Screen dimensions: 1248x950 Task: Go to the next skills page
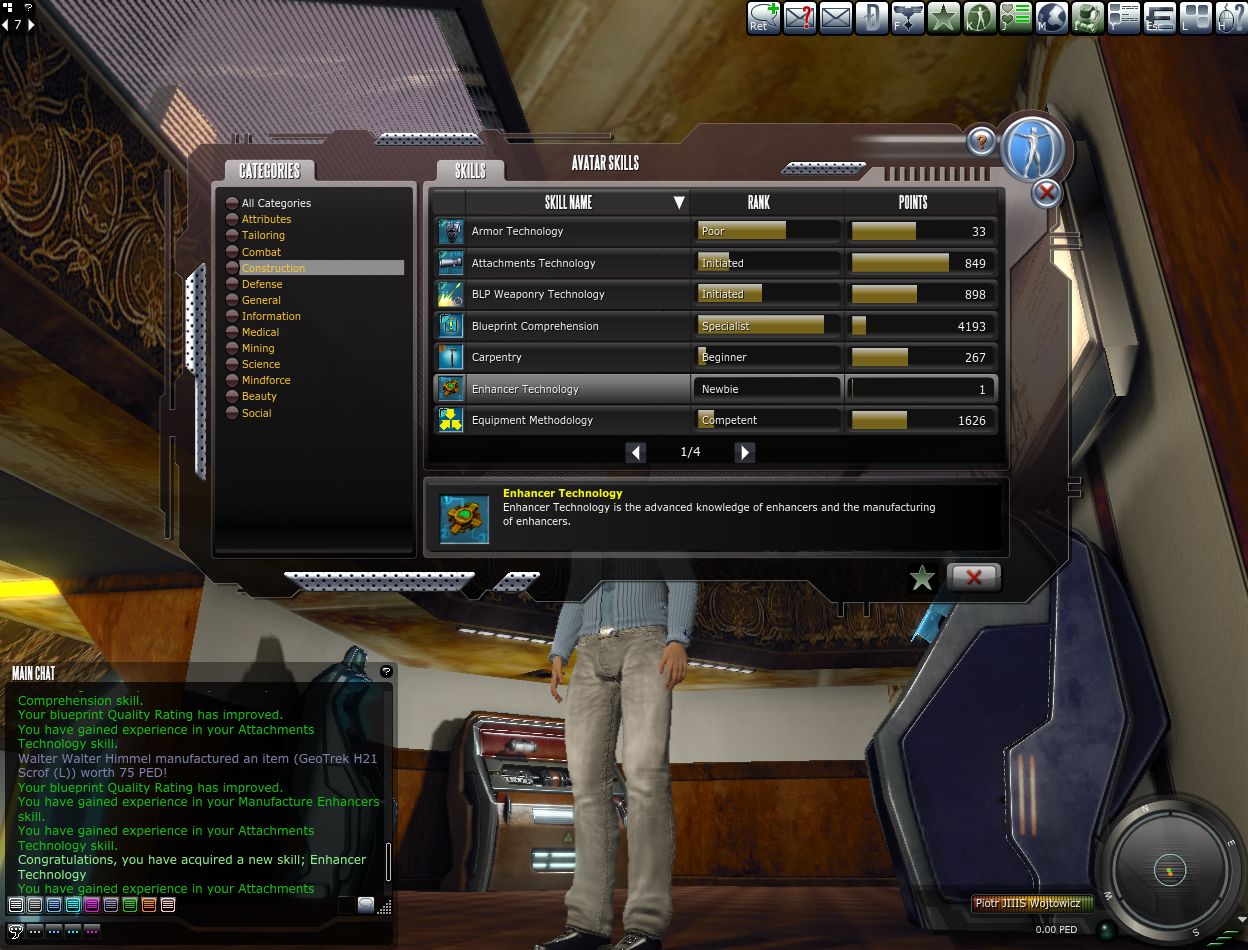tap(744, 452)
